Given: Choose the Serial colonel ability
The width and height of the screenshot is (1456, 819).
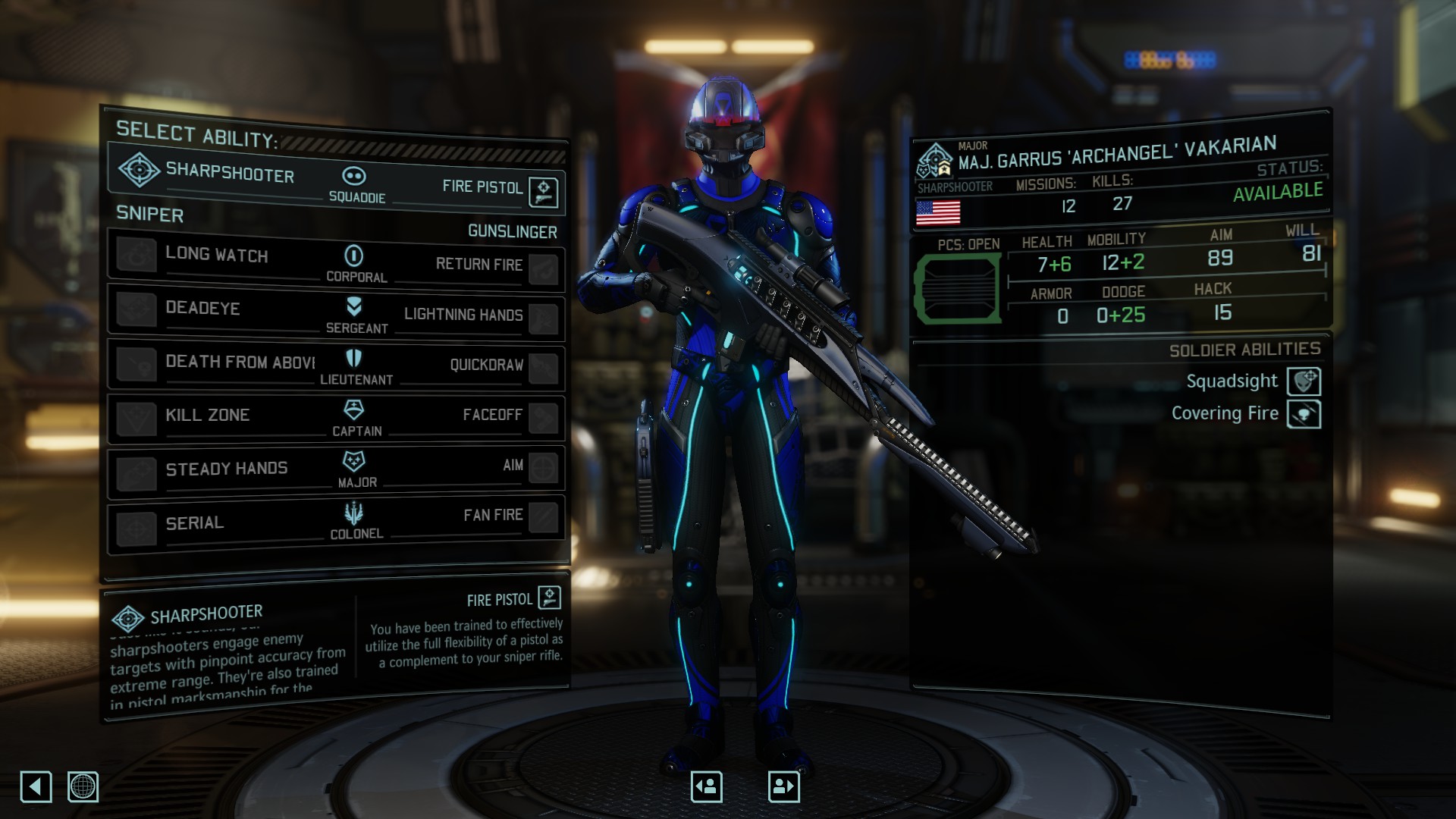Looking at the screenshot, I should tap(194, 523).
